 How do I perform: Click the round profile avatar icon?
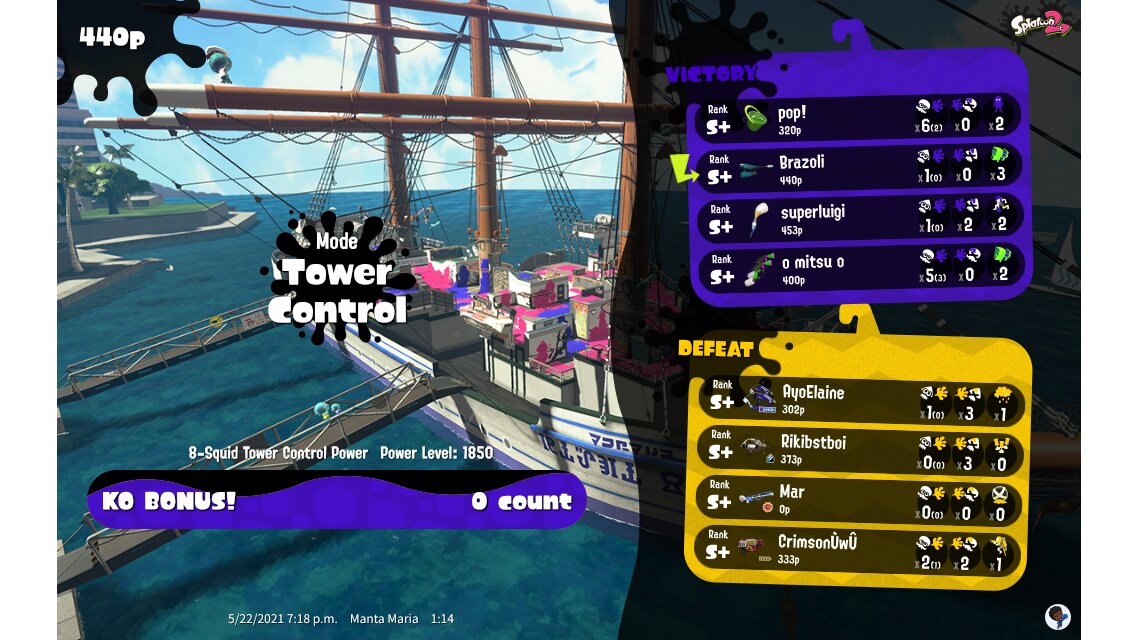coord(1057,615)
